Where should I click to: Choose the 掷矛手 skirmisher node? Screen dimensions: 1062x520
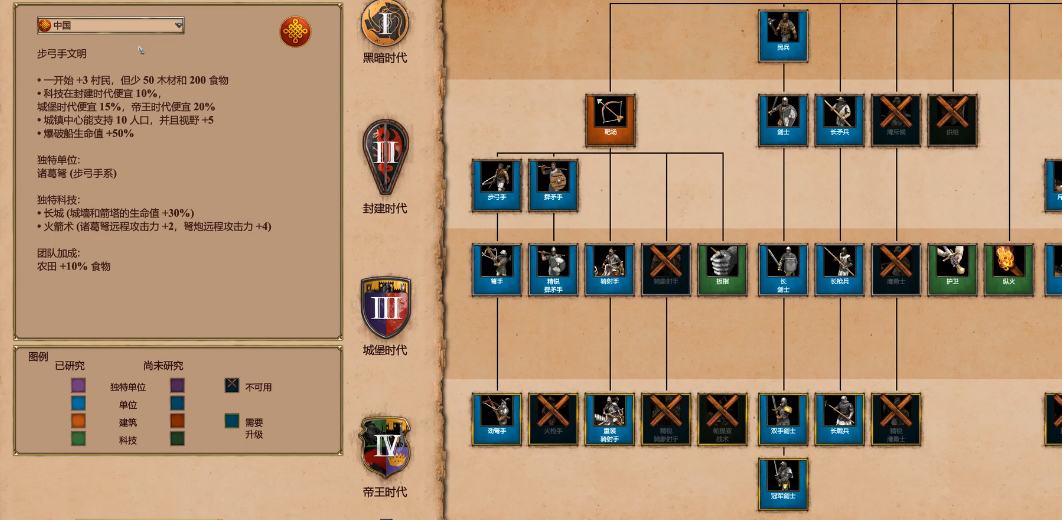(x=553, y=184)
